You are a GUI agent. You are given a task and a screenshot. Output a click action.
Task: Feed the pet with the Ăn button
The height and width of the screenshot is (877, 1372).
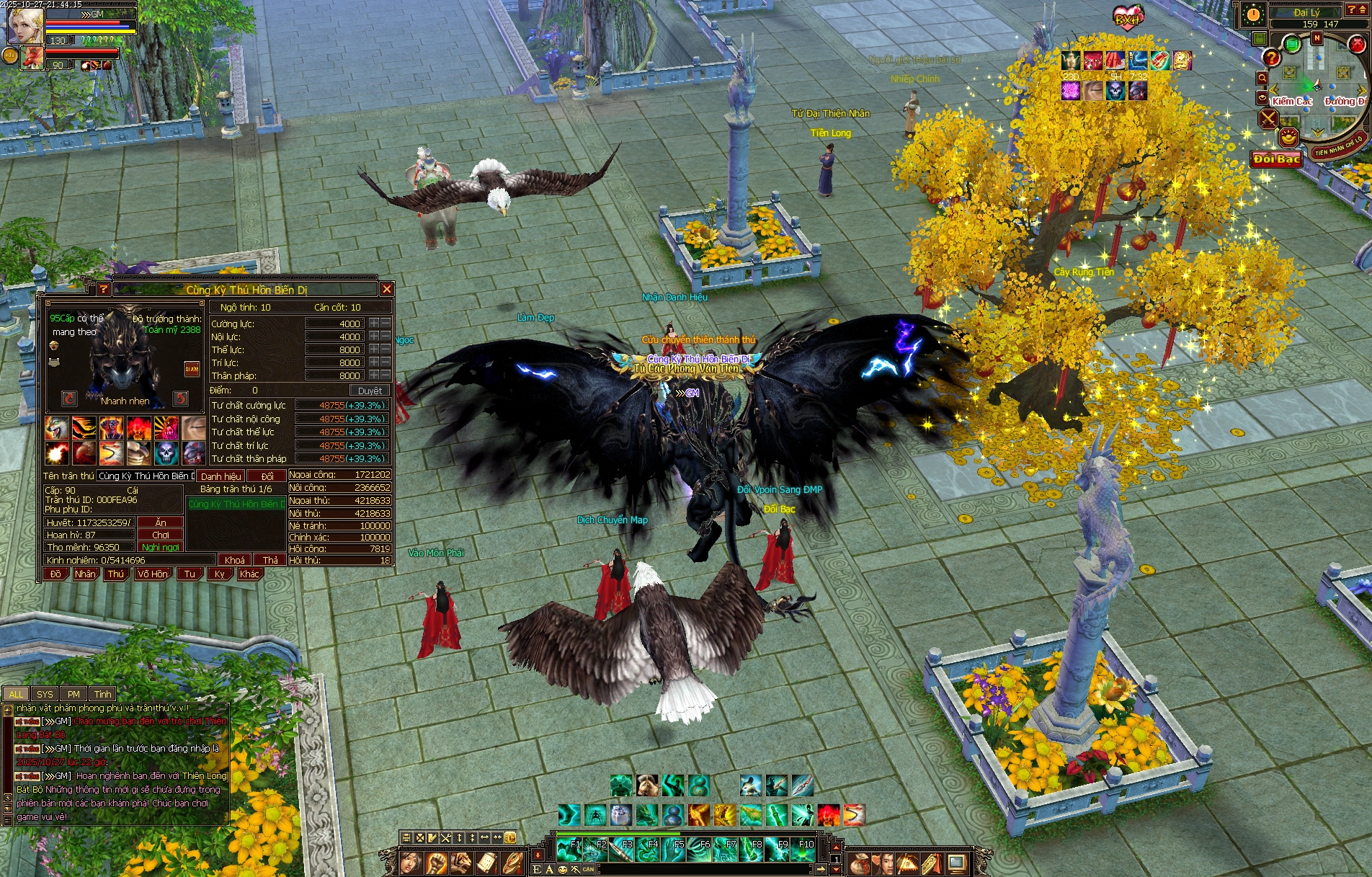pos(161,522)
